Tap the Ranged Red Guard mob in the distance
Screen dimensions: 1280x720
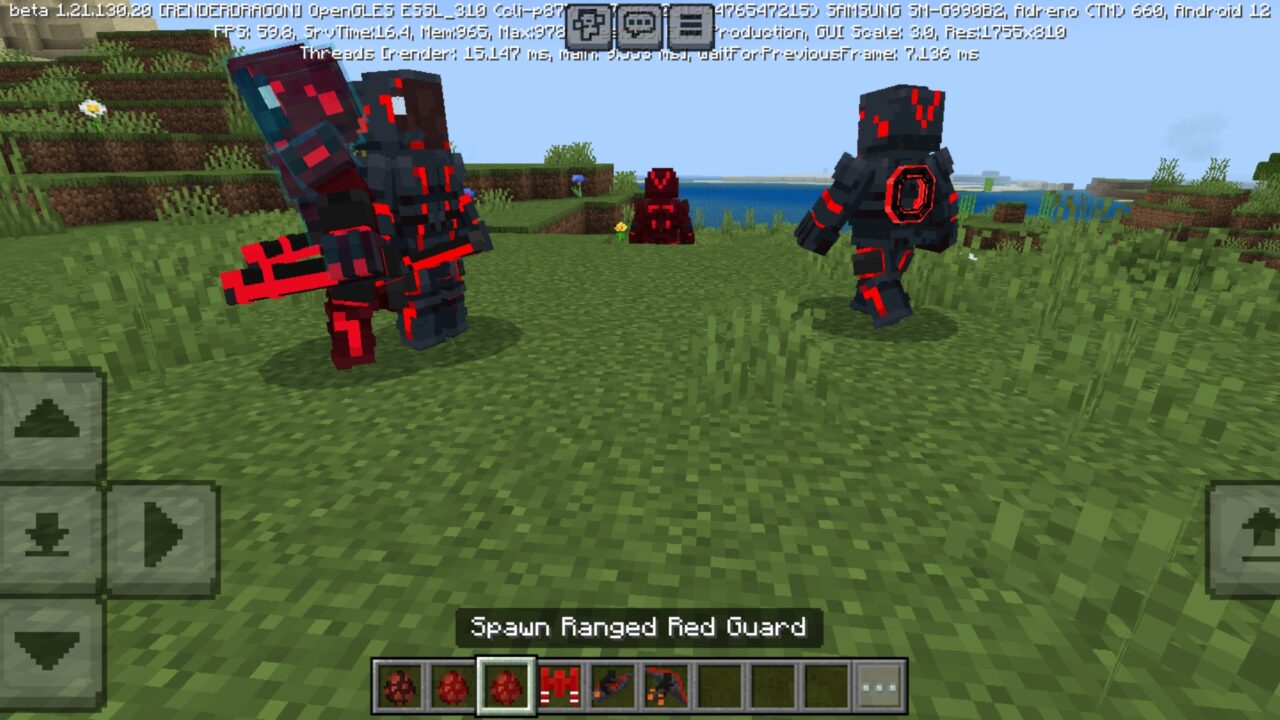(x=662, y=205)
